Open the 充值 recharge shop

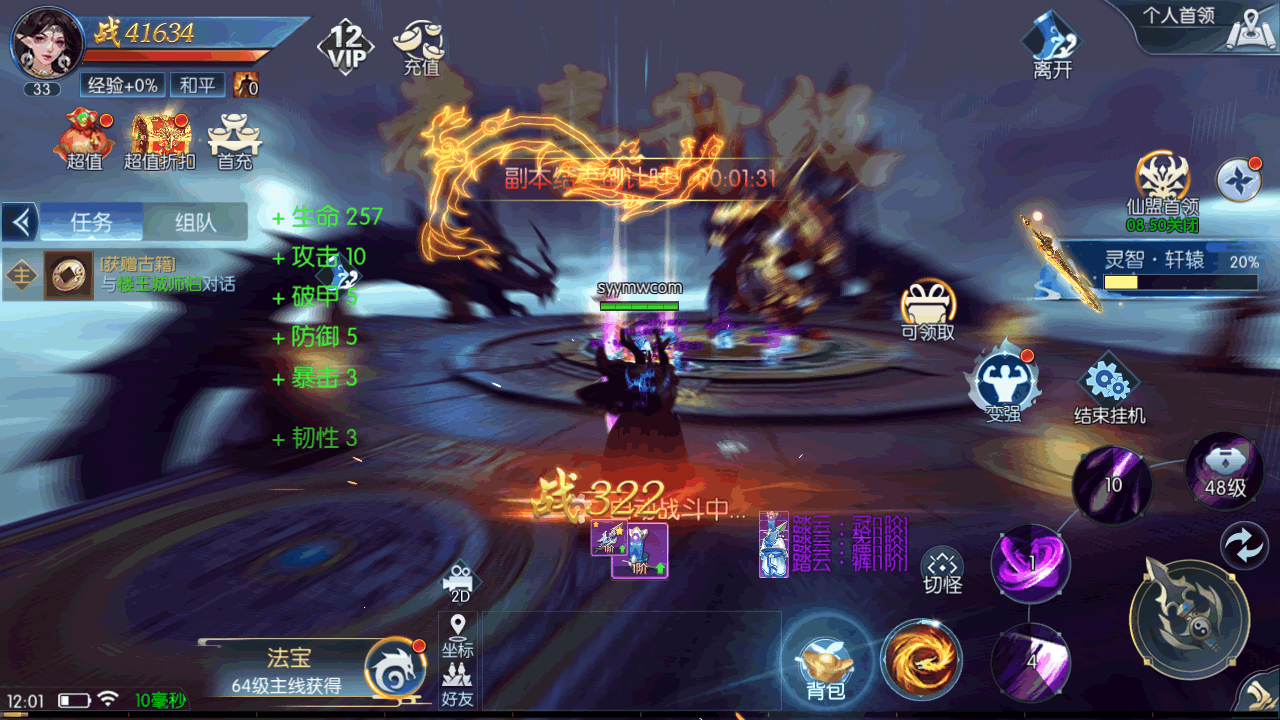click(x=421, y=46)
